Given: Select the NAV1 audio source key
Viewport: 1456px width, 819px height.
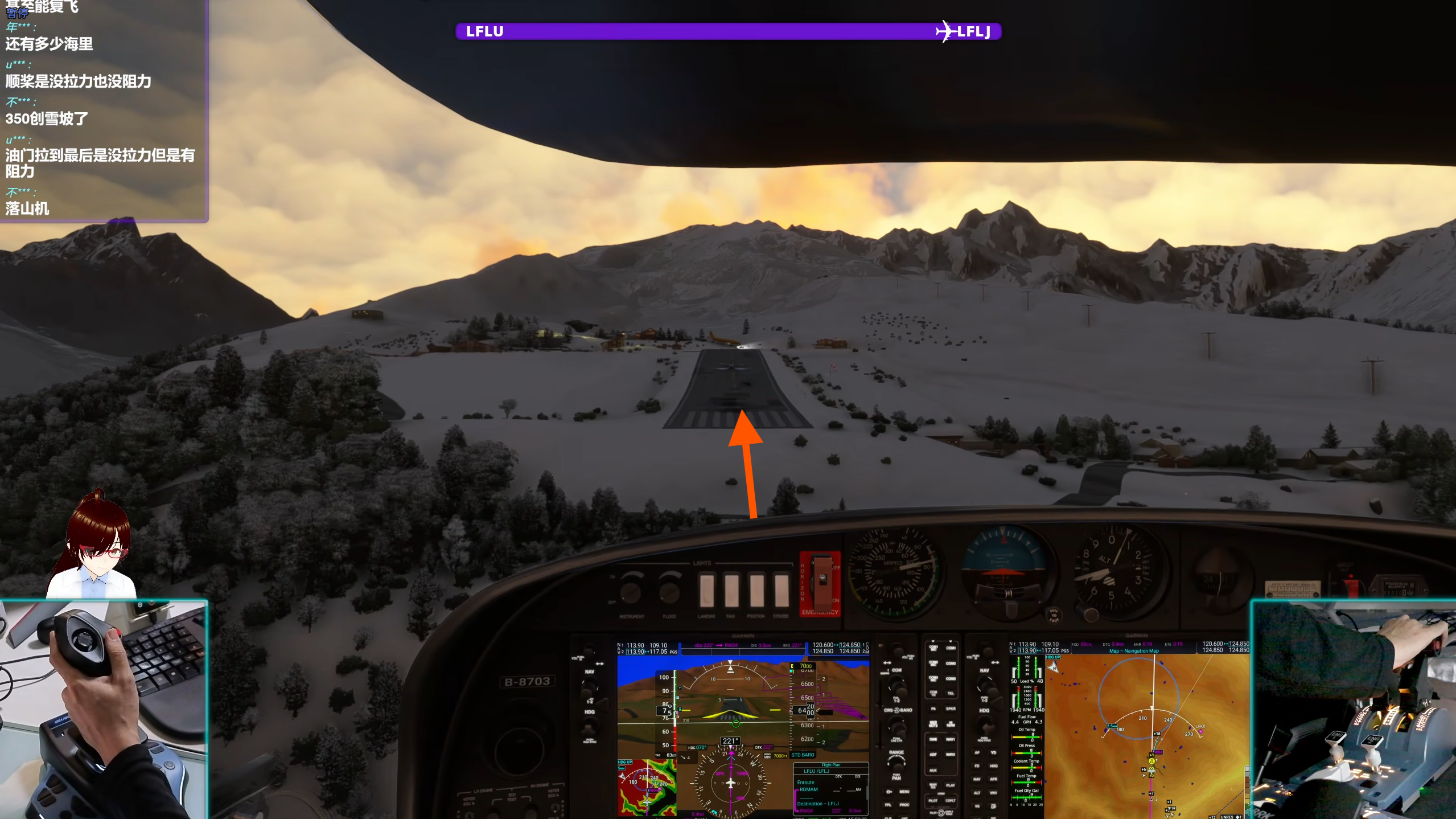Looking at the screenshot, I should tap(950, 739).
